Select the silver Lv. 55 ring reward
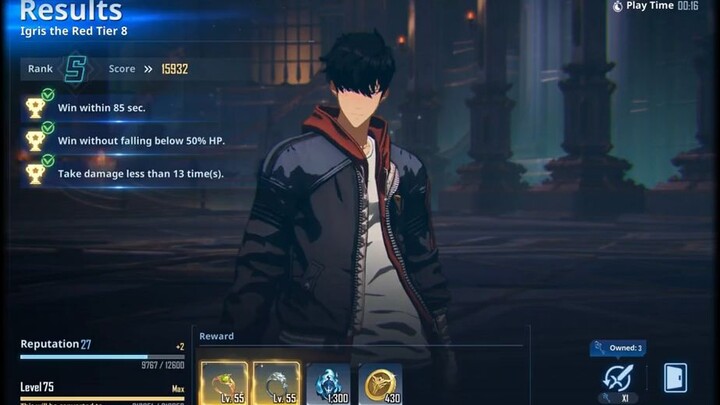The height and width of the screenshot is (405, 720). tap(276, 384)
